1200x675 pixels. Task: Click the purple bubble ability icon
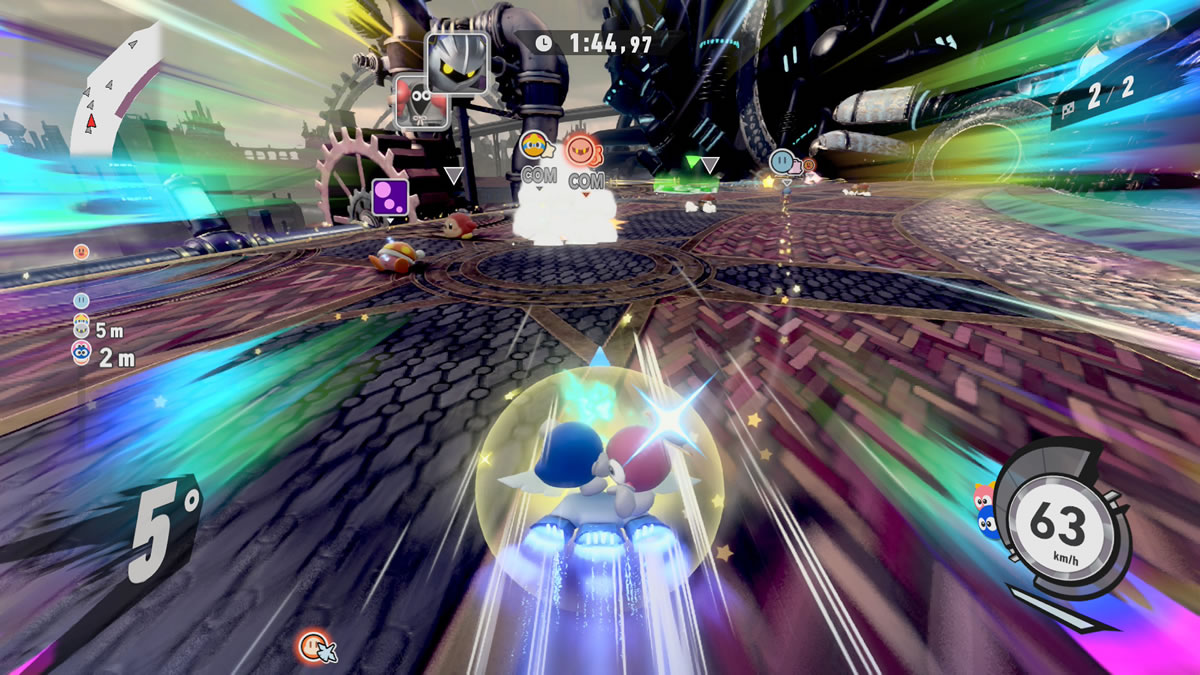pos(388,196)
